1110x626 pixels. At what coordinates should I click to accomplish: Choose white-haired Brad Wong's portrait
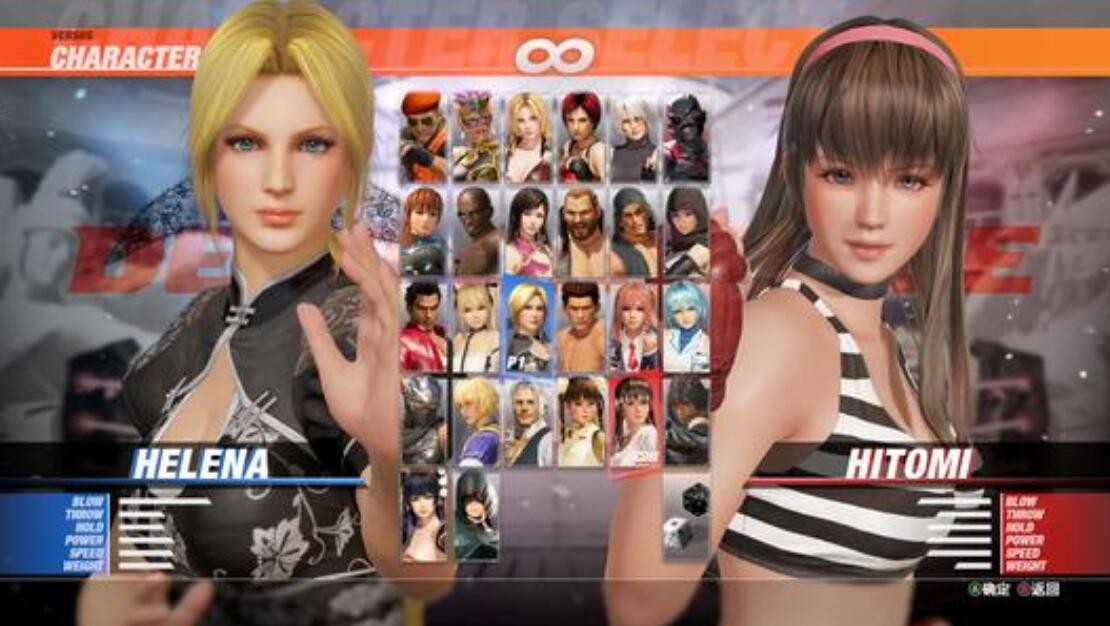pos(528,420)
